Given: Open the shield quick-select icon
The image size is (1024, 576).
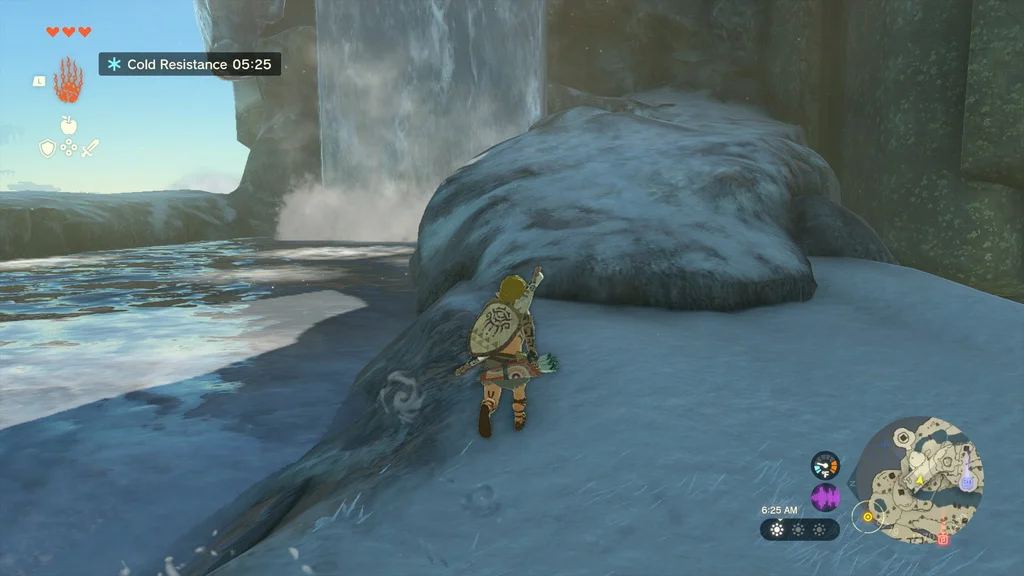Looking at the screenshot, I should [47, 148].
